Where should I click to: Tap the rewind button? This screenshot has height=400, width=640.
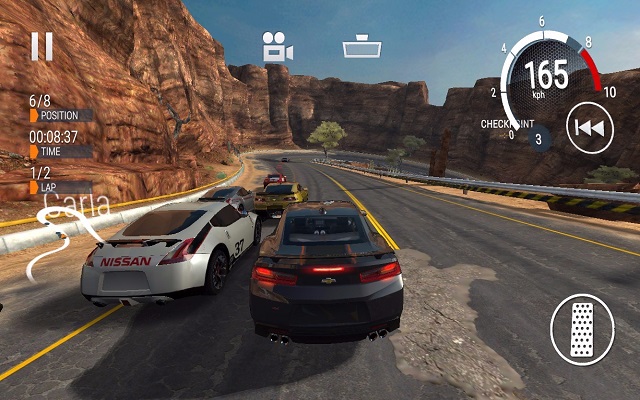(590, 128)
